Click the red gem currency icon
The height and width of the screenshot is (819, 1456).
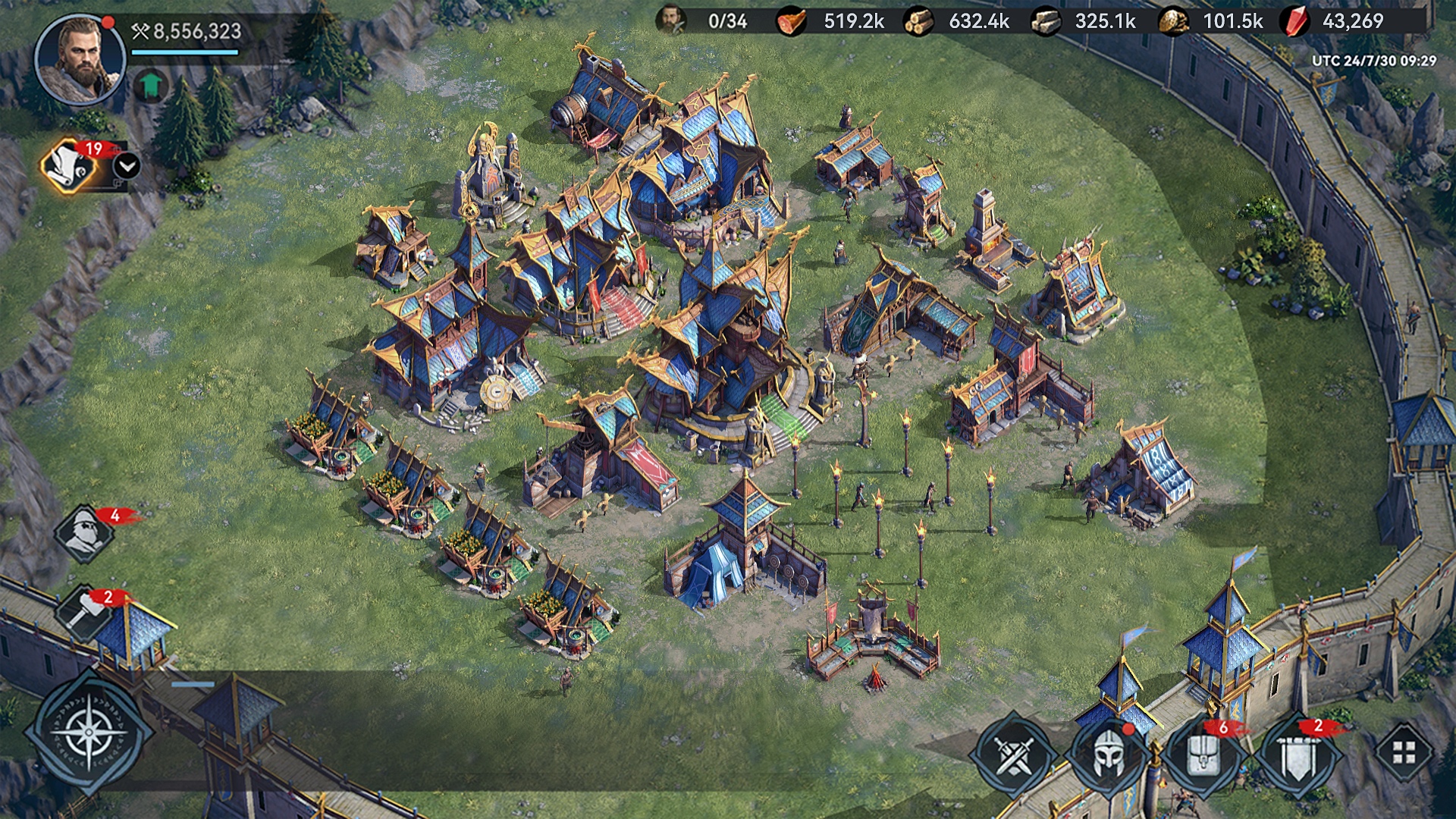pos(1295,21)
